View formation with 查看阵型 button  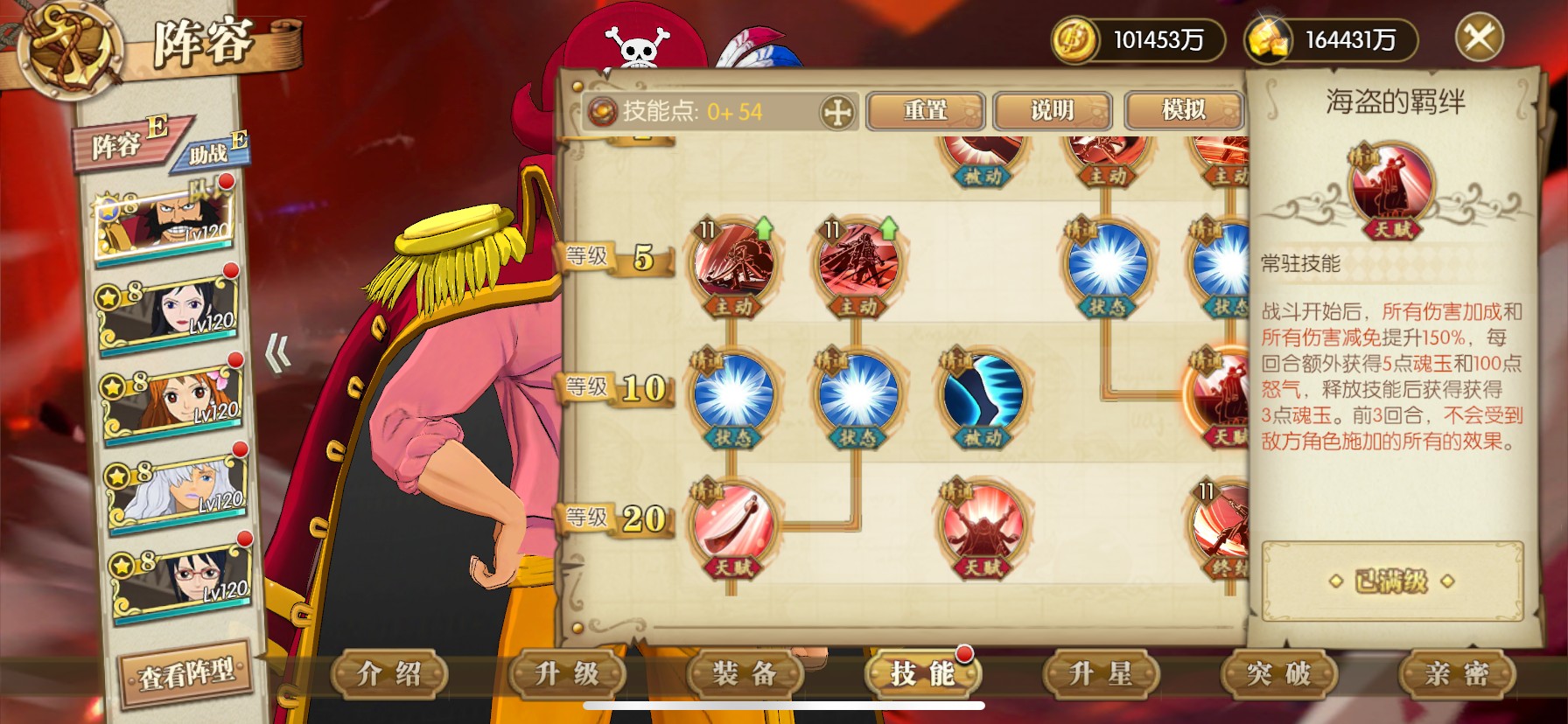point(186,673)
